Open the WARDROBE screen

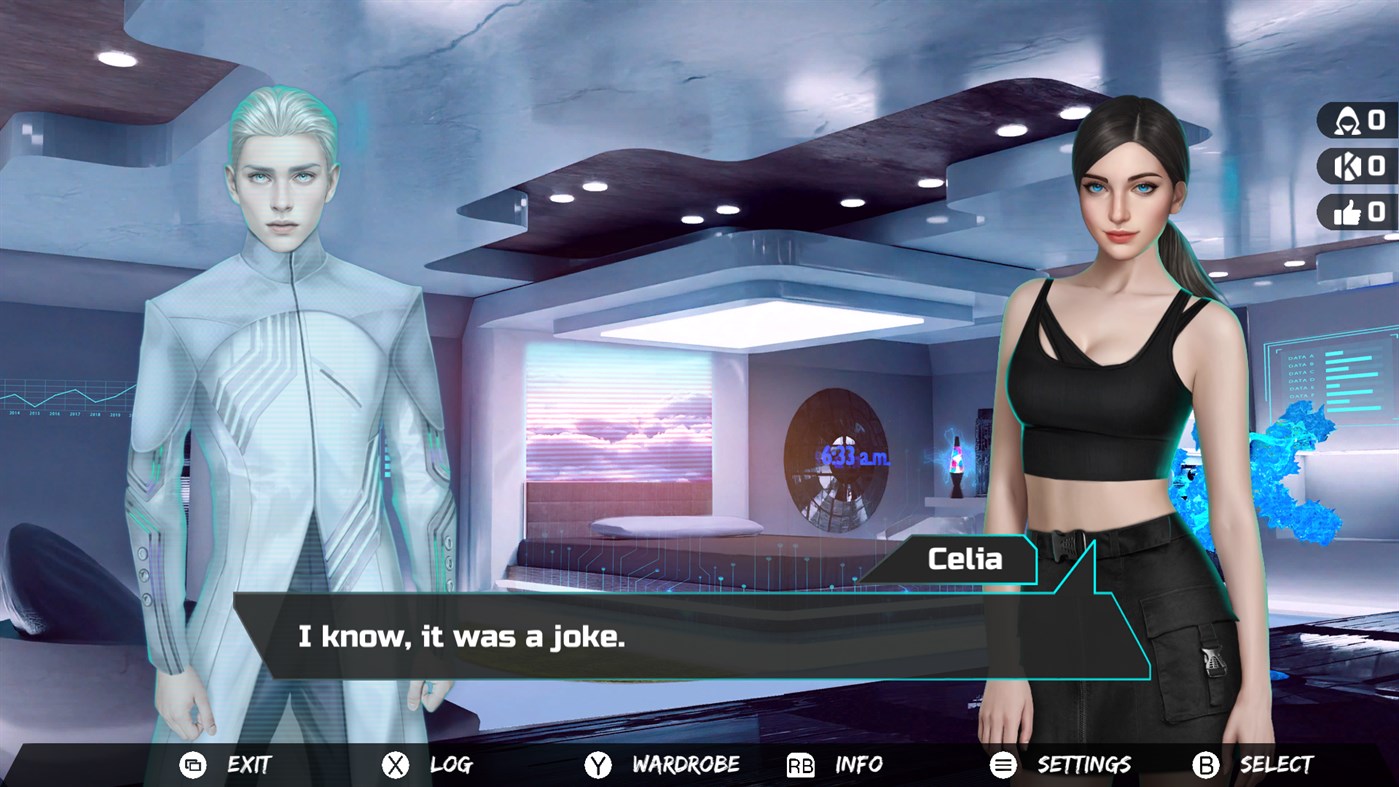pyautogui.click(x=686, y=764)
